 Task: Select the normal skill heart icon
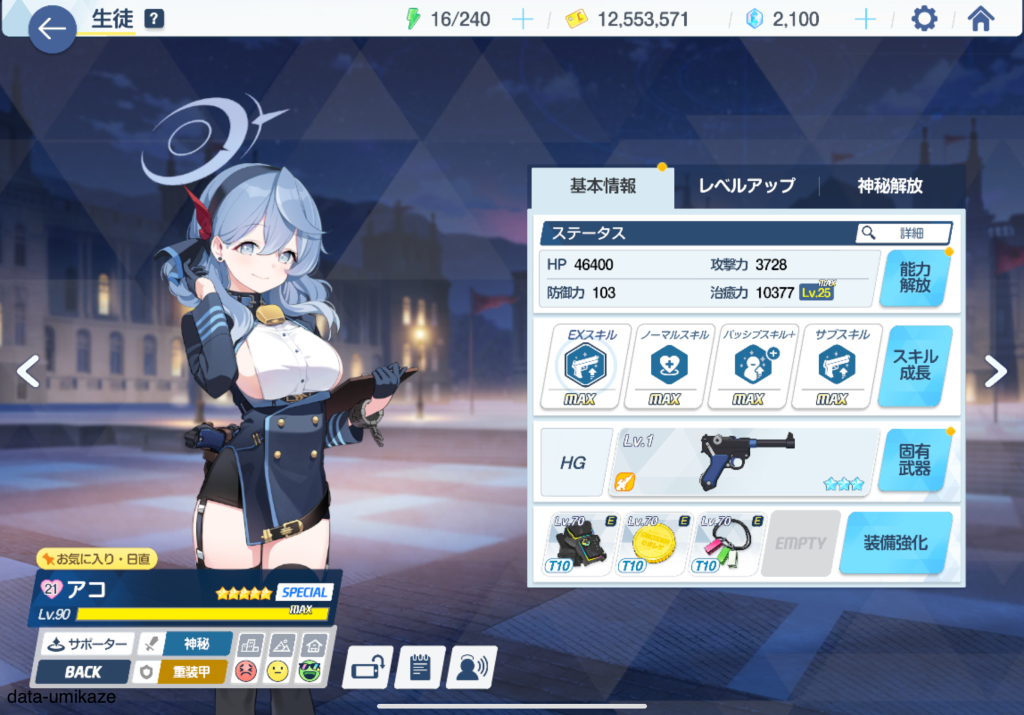(665, 367)
